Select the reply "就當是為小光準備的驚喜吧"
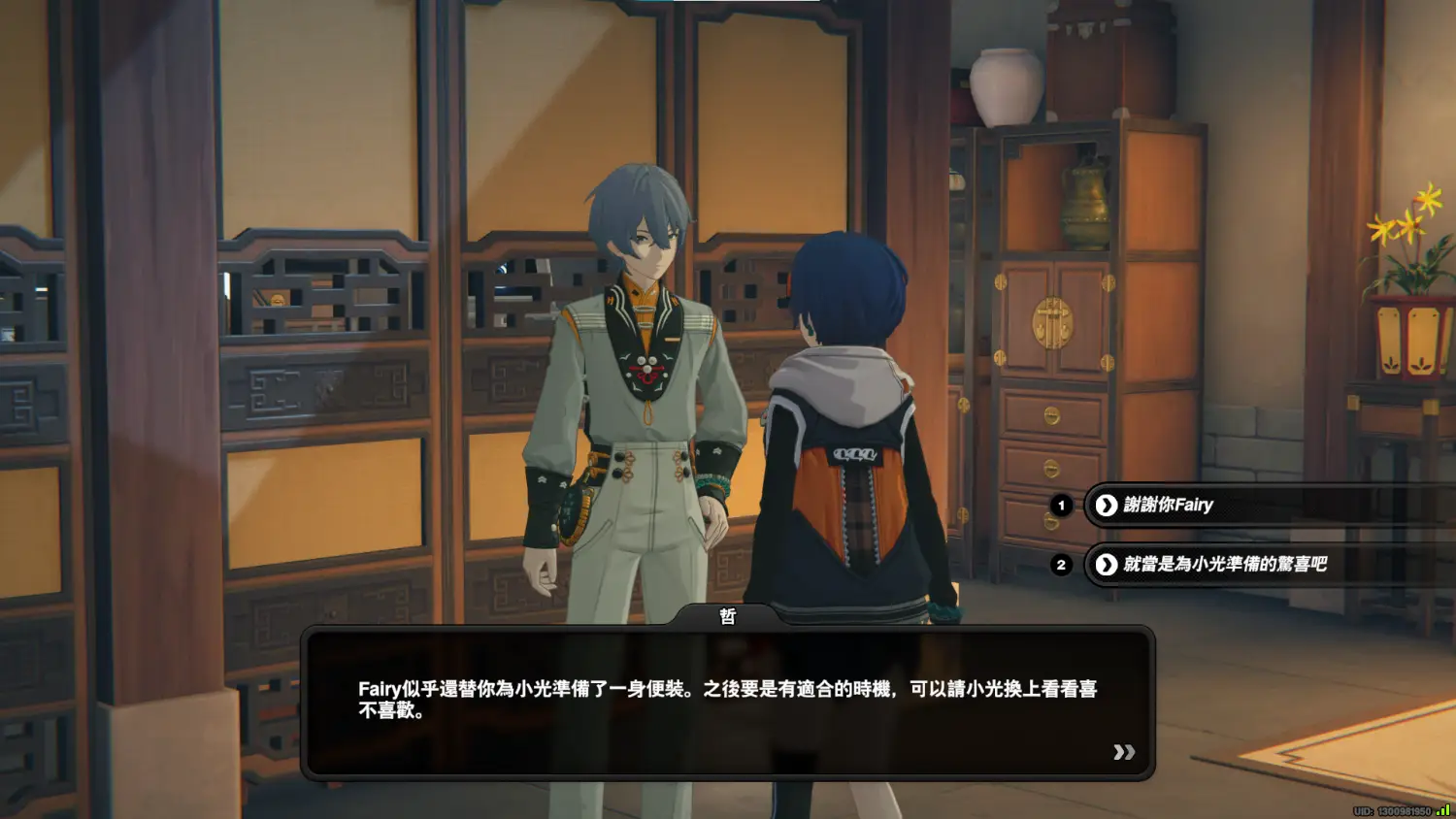The width and height of the screenshot is (1456, 819). [x=1224, y=564]
